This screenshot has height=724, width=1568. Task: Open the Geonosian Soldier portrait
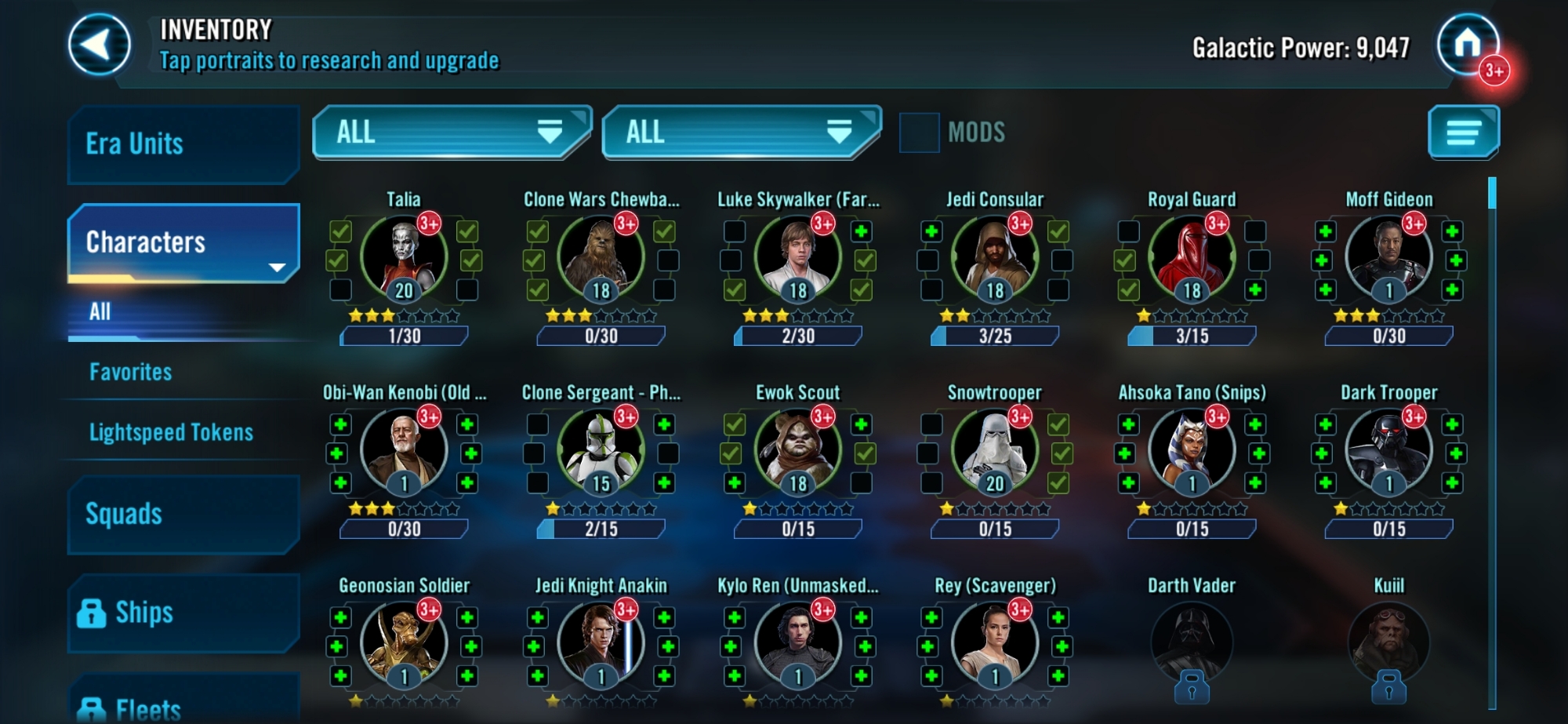coord(404,643)
